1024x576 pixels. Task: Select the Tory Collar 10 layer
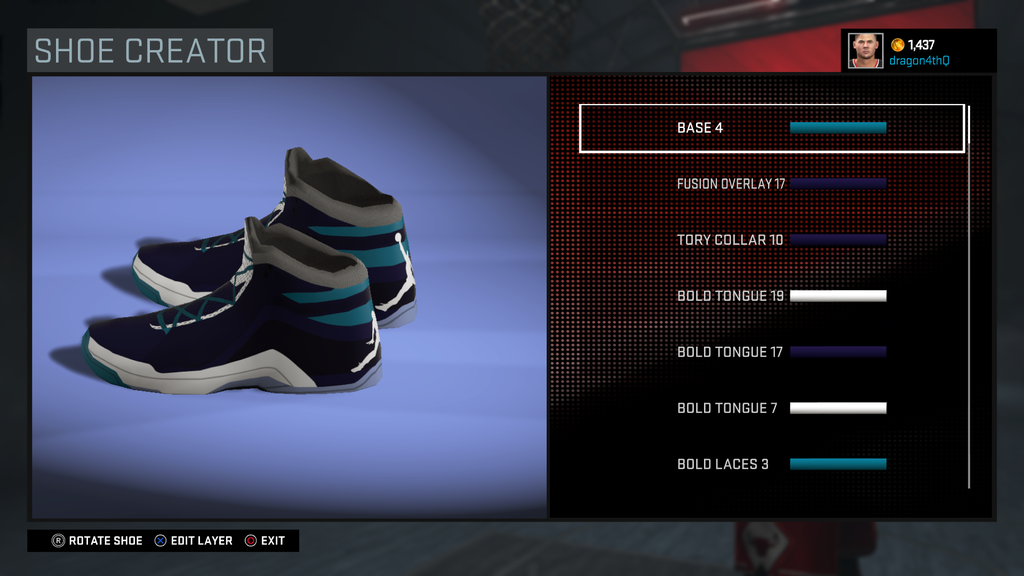coord(771,240)
